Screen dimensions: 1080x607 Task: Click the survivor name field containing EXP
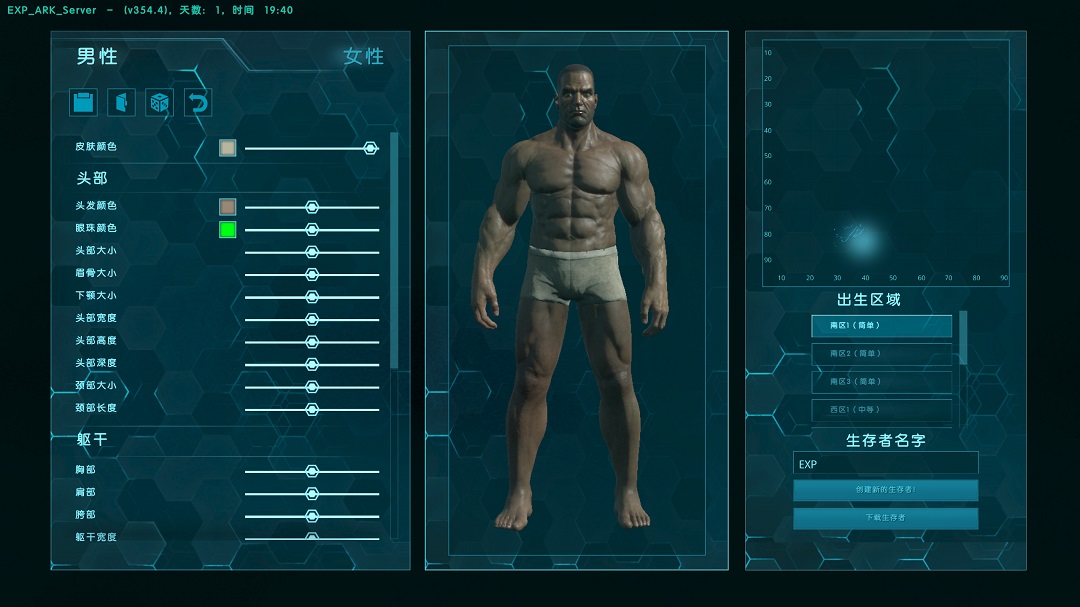pyautogui.click(x=885, y=464)
